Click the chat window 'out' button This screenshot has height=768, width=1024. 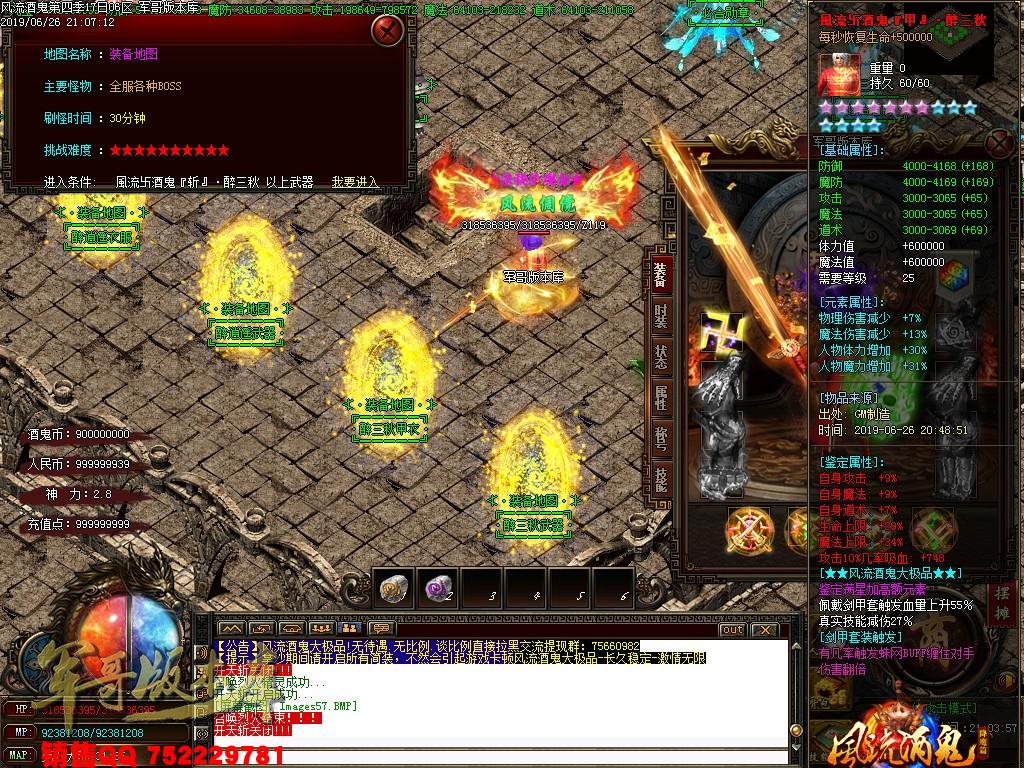[732, 629]
